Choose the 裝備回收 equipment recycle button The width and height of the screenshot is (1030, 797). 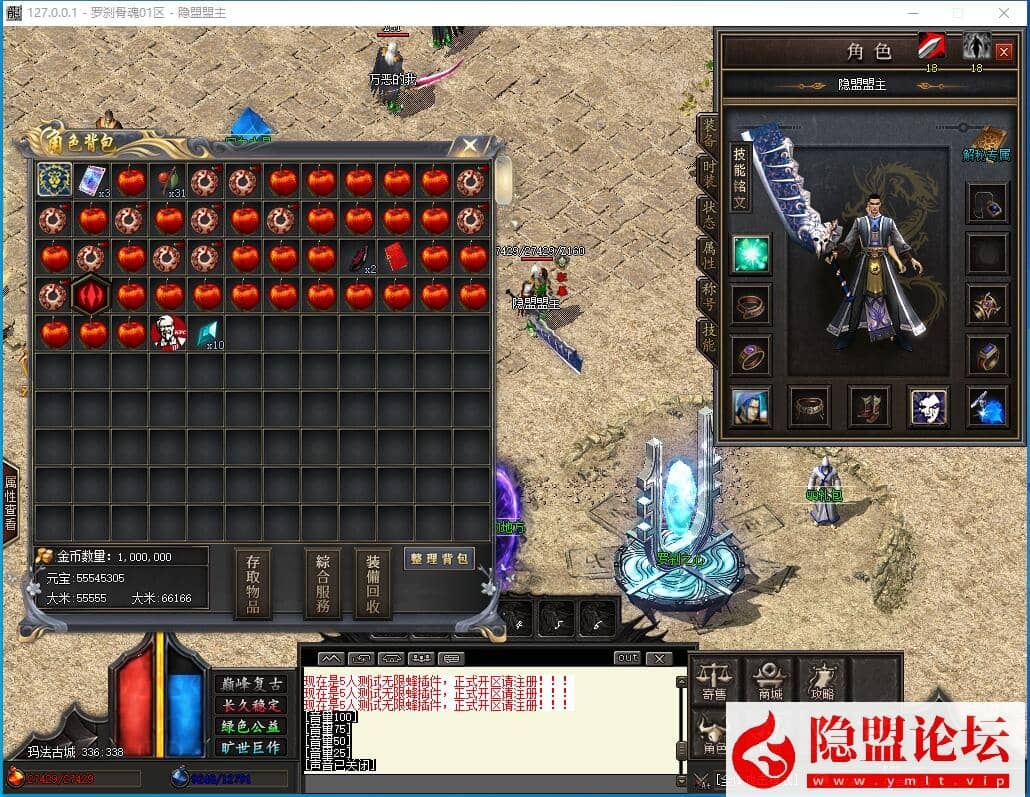tap(372, 583)
